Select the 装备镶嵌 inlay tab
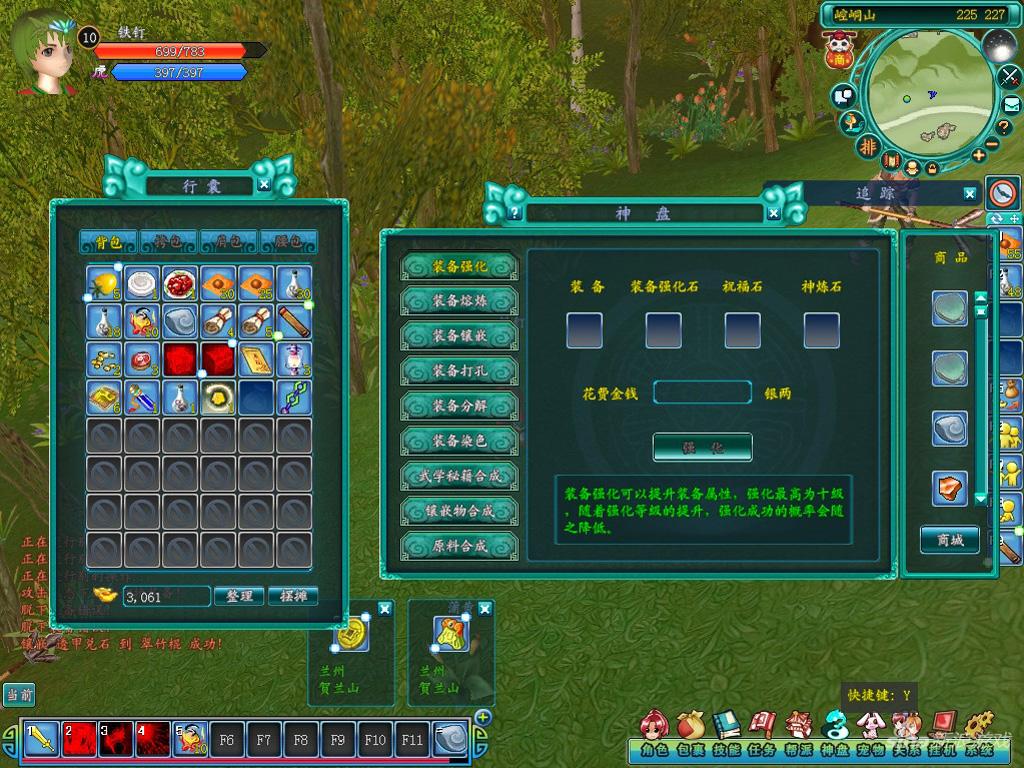1024x768 pixels. click(460, 336)
